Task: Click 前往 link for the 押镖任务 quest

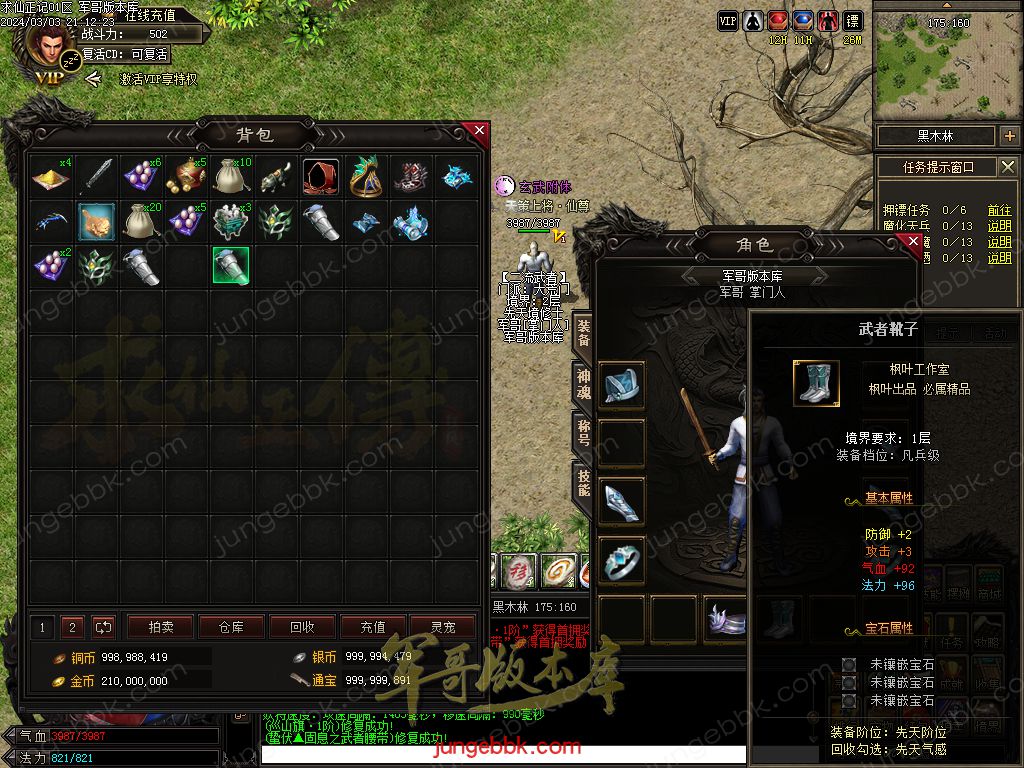Action: click(999, 210)
